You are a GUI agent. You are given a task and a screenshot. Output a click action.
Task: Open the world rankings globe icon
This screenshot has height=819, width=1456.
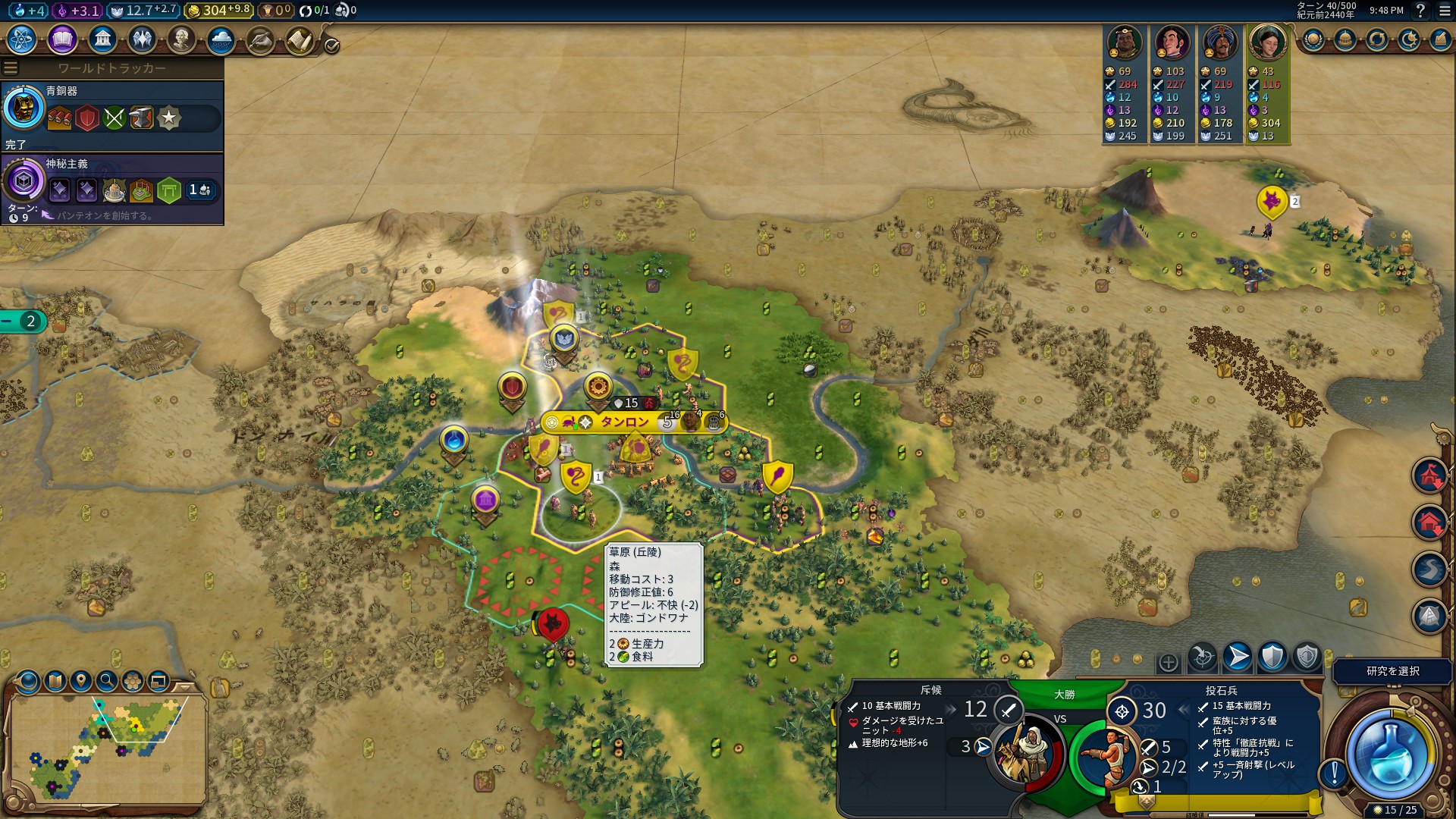(x=1313, y=39)
